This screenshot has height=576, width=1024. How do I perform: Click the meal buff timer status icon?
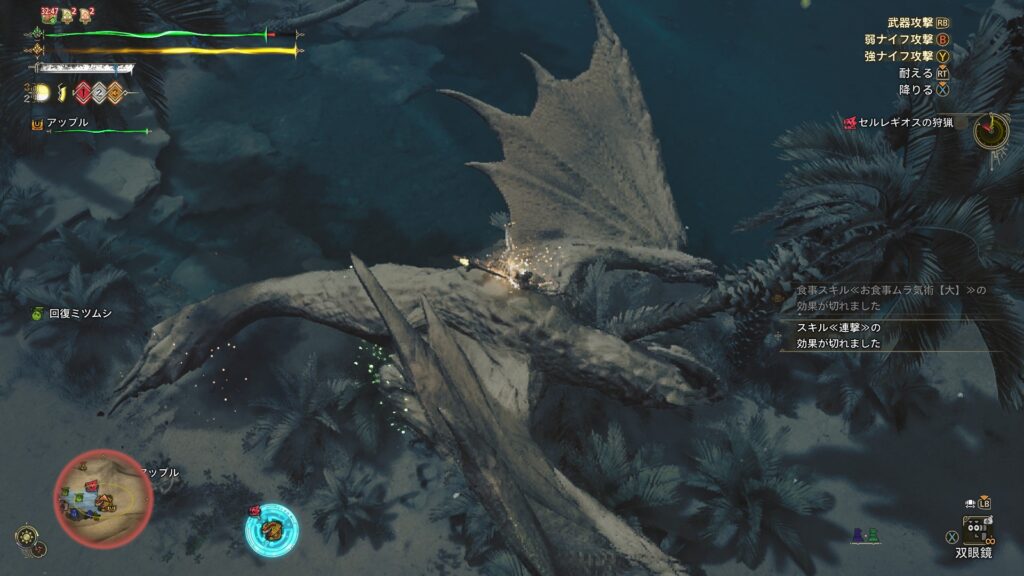48,14
